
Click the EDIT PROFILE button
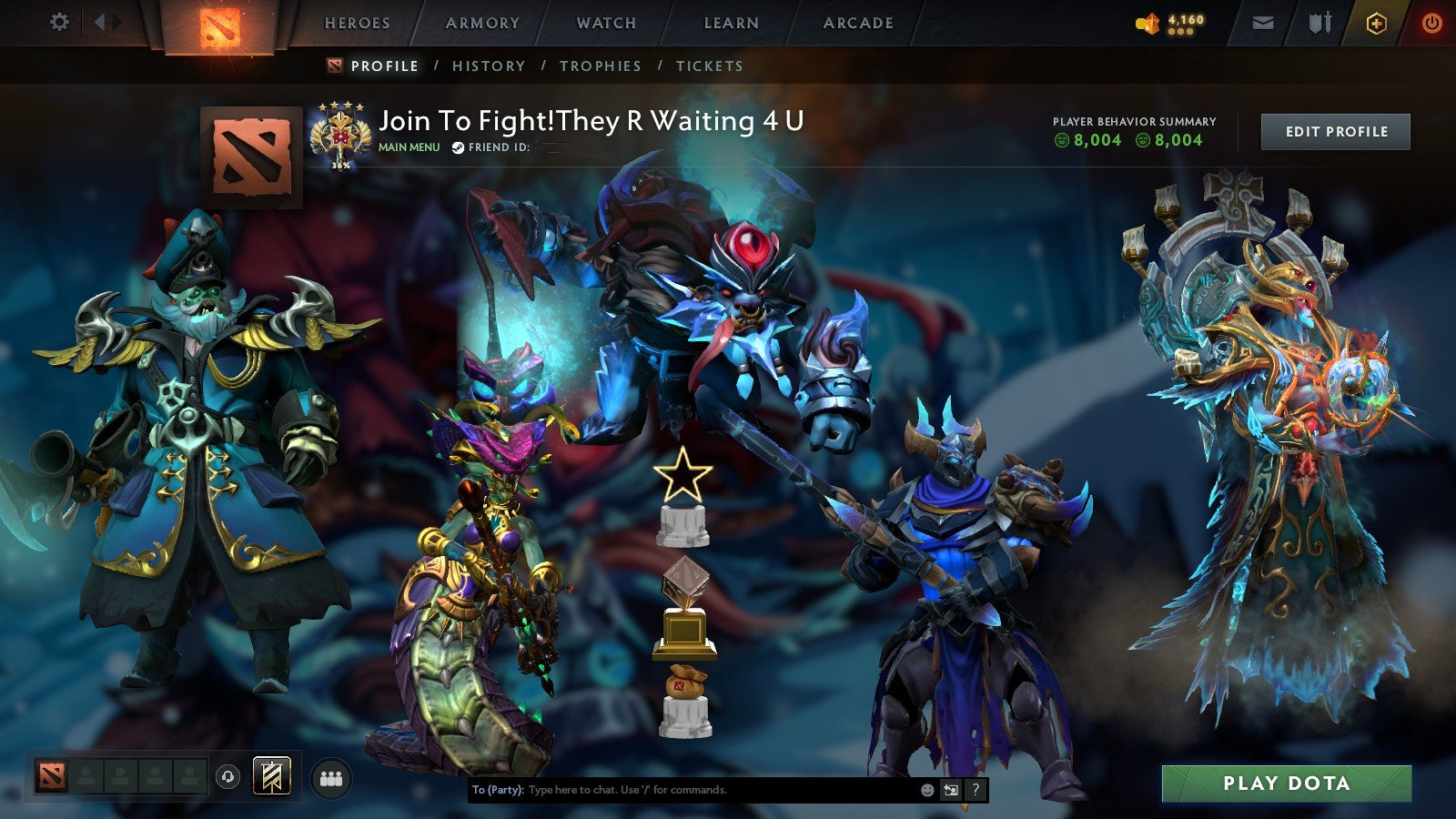click(x=1334, y=132)
